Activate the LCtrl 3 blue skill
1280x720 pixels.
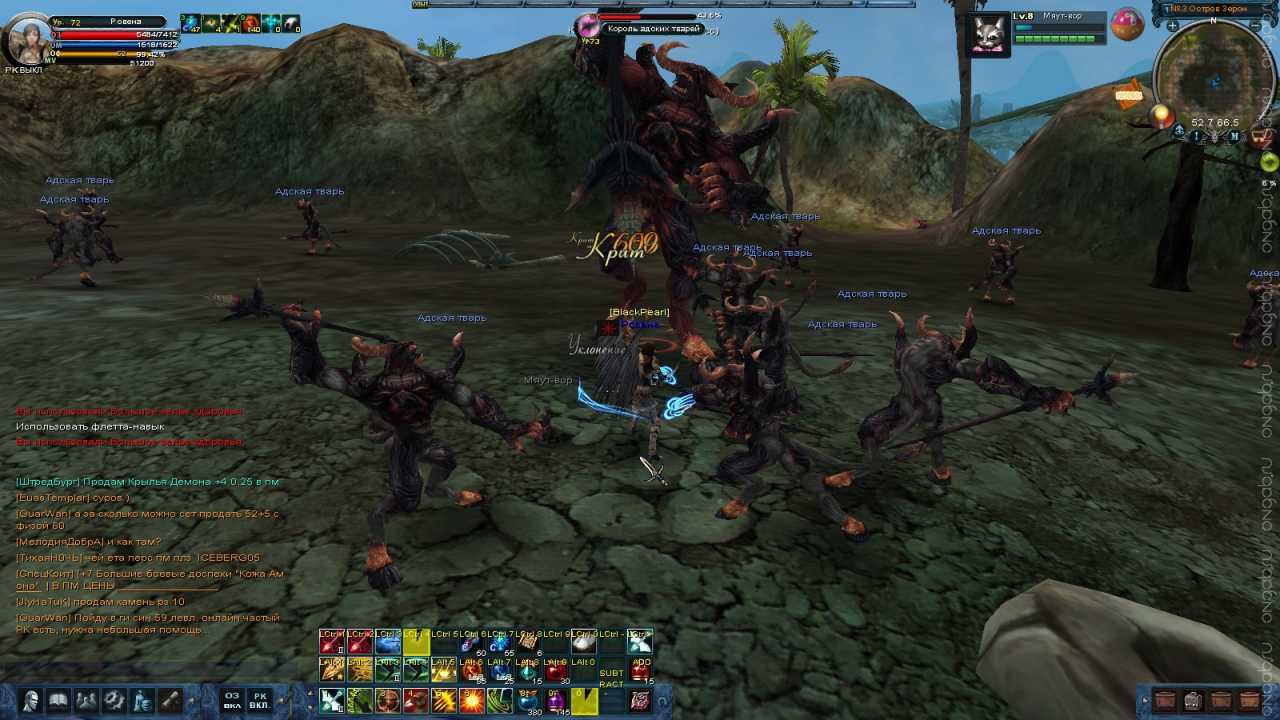(388, 641)
